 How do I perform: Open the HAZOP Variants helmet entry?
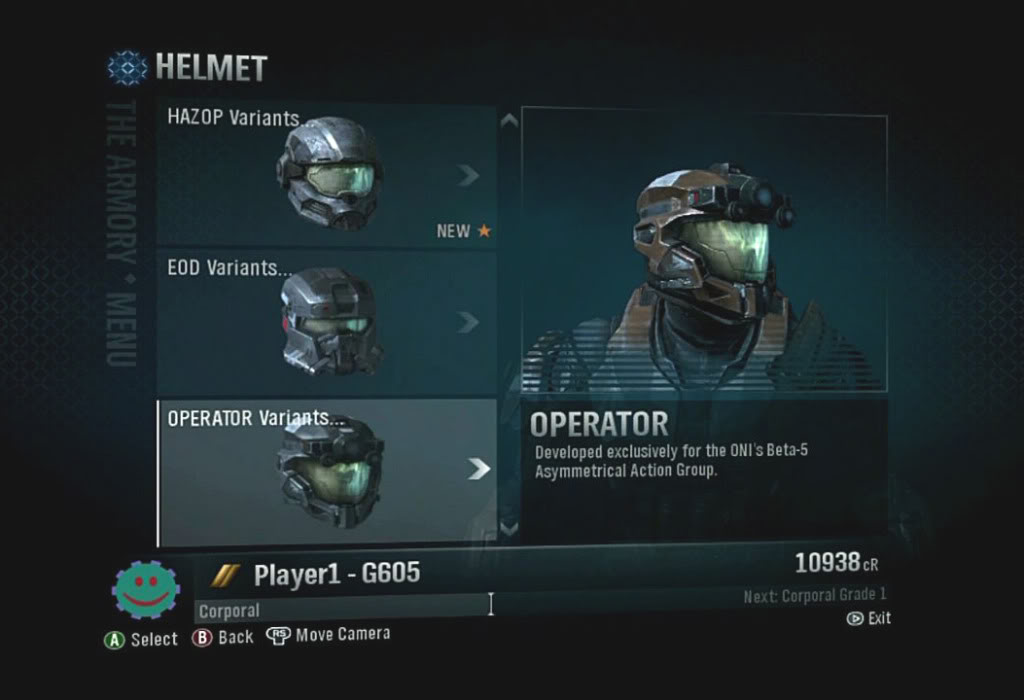(326, 175)
